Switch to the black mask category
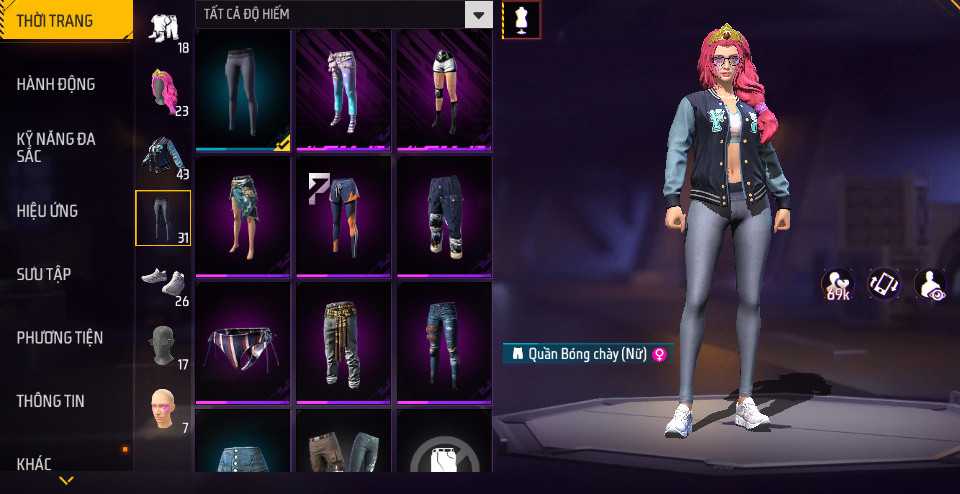Screen dimensions: 960x494 (164, 345)
